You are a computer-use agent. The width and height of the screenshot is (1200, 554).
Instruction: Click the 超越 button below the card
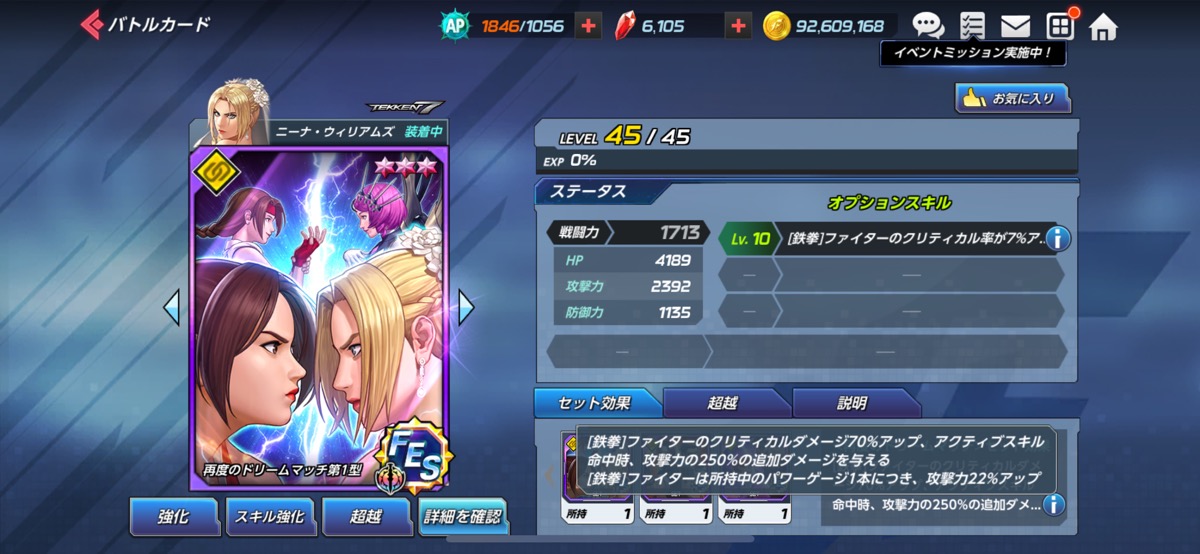coord(366,516)
